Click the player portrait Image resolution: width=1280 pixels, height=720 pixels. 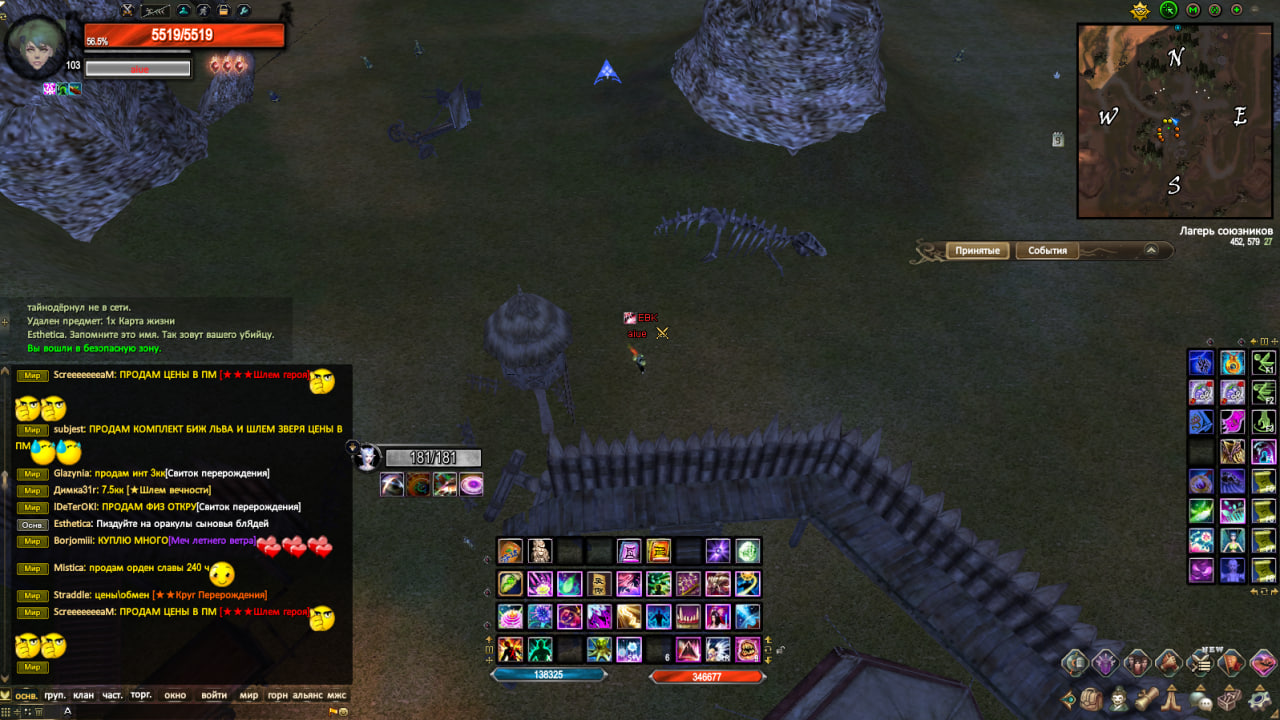coord(36,47)
